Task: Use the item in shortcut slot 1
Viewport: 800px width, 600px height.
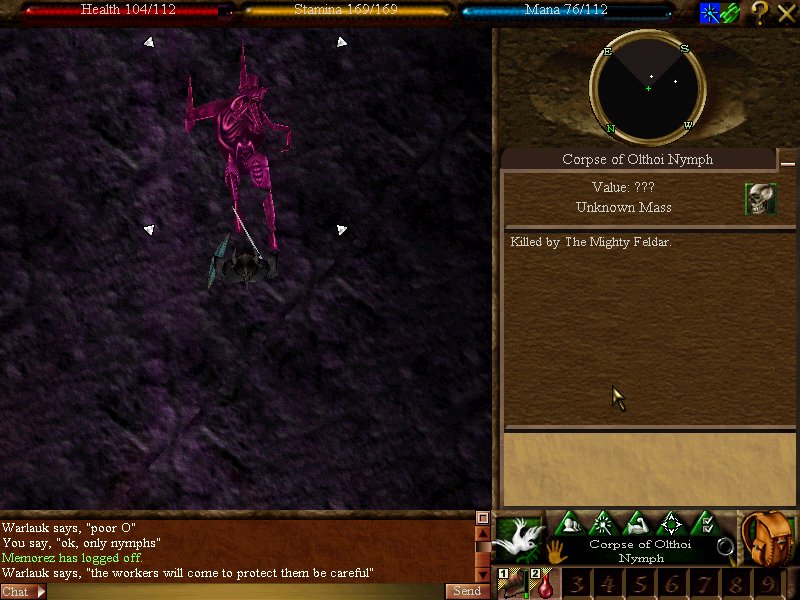Action: pos(513,584)
